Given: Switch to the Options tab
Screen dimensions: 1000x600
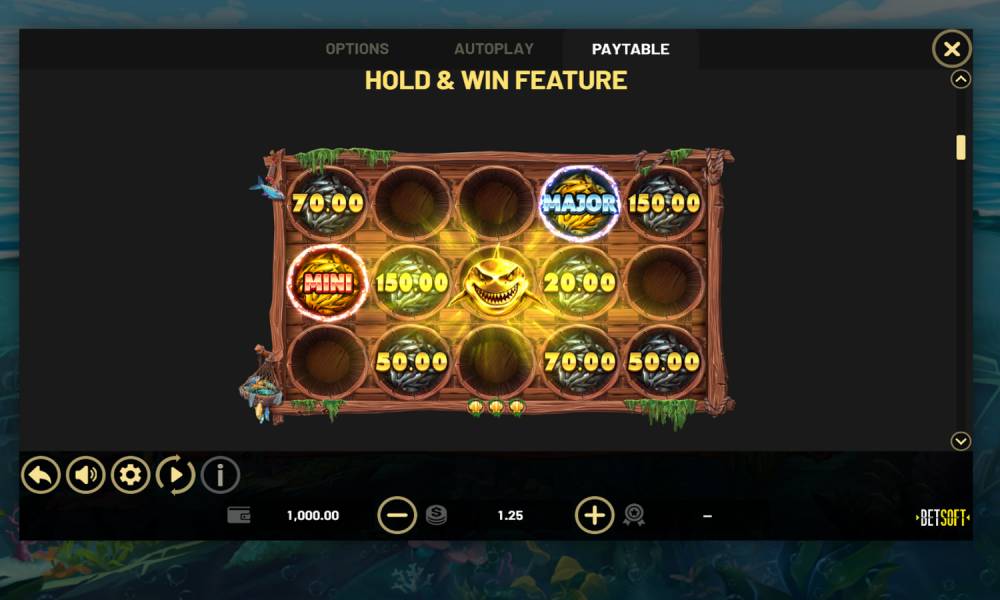Looking at the screenshot, I should coord(357,49).
